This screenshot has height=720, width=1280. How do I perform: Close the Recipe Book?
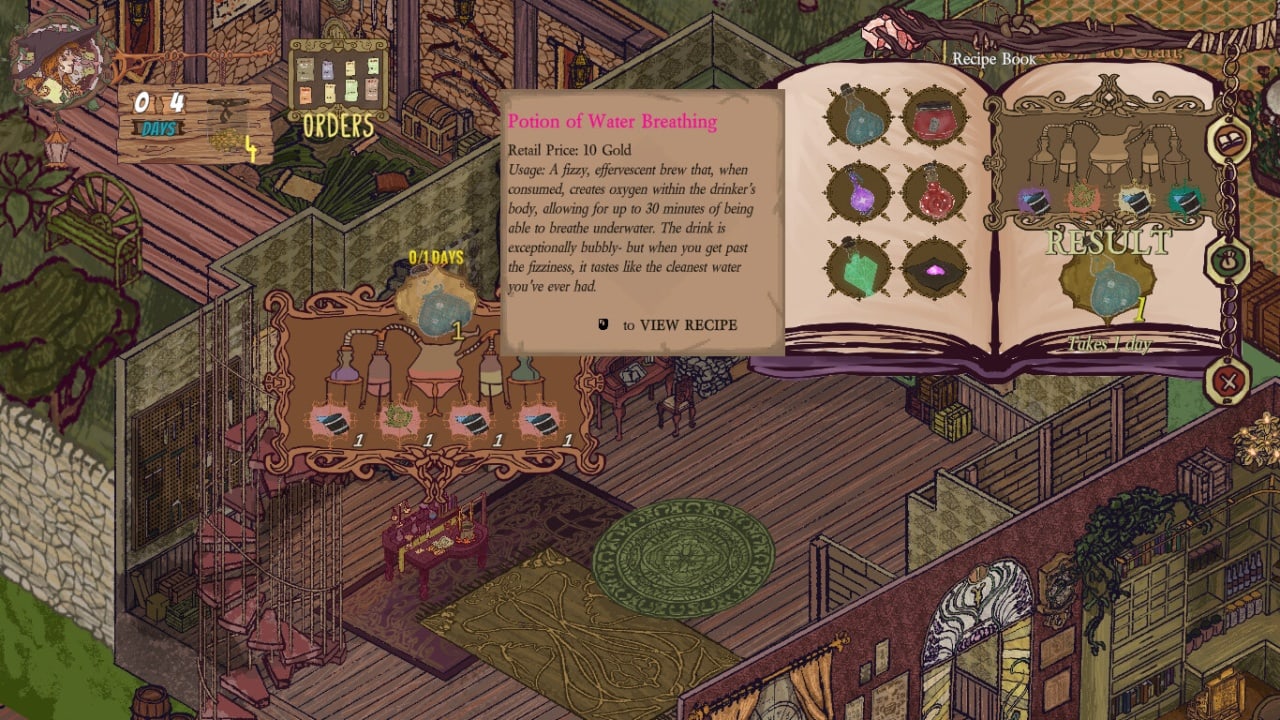click(1229, 381)
